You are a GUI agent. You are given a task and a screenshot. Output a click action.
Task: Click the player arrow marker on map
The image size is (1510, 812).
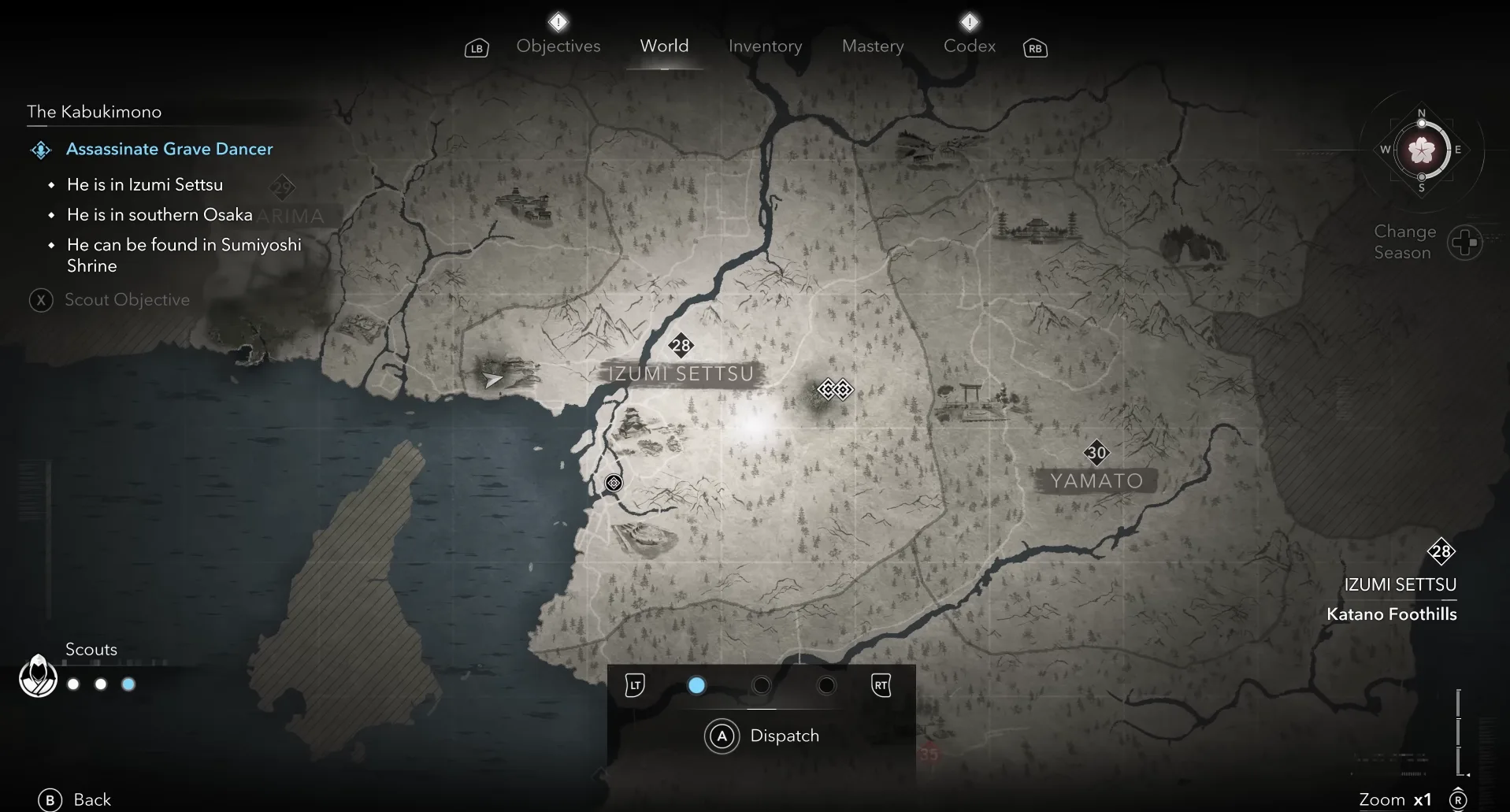(492, 380)
